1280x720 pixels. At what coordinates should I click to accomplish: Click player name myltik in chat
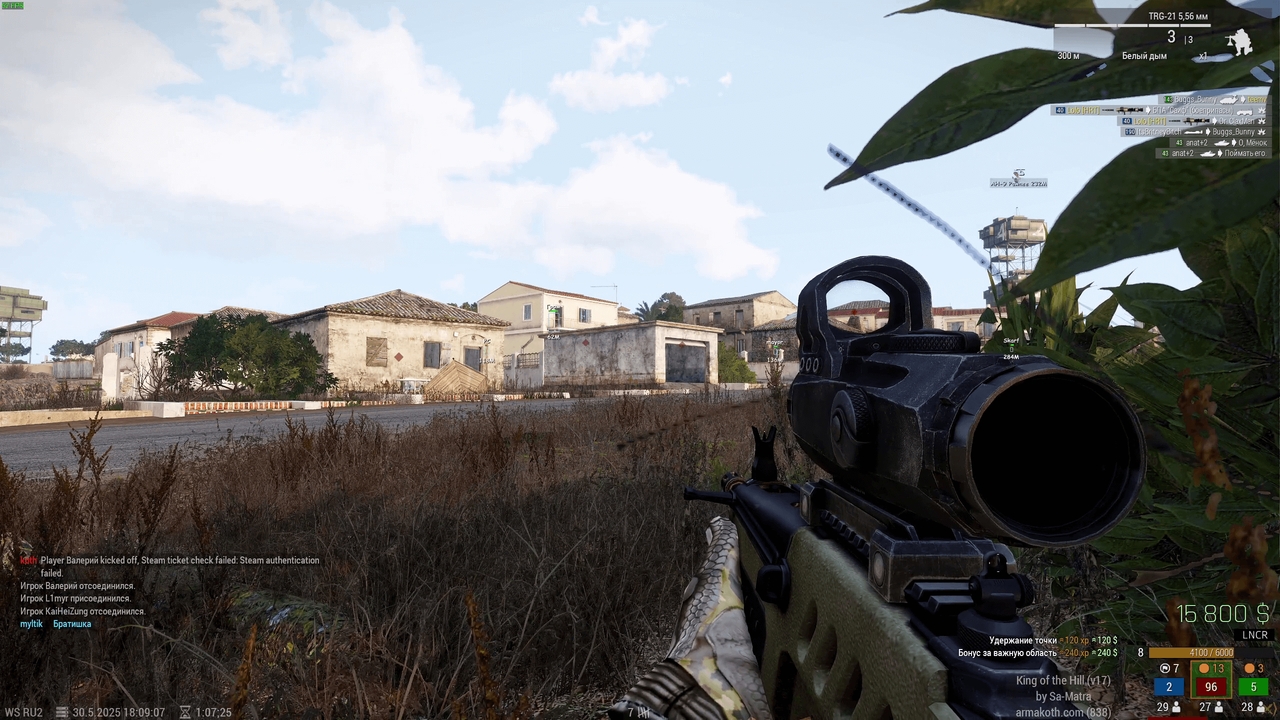tap(30, 623)
